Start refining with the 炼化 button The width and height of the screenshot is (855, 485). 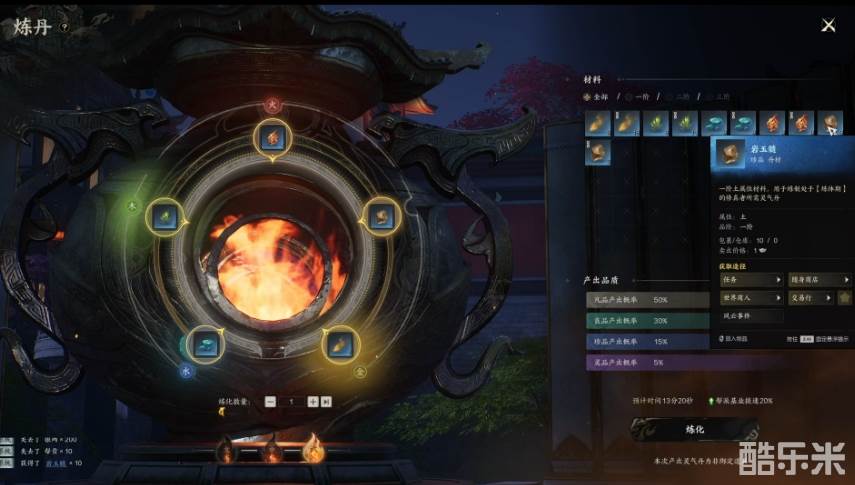[x=696, y=430]
